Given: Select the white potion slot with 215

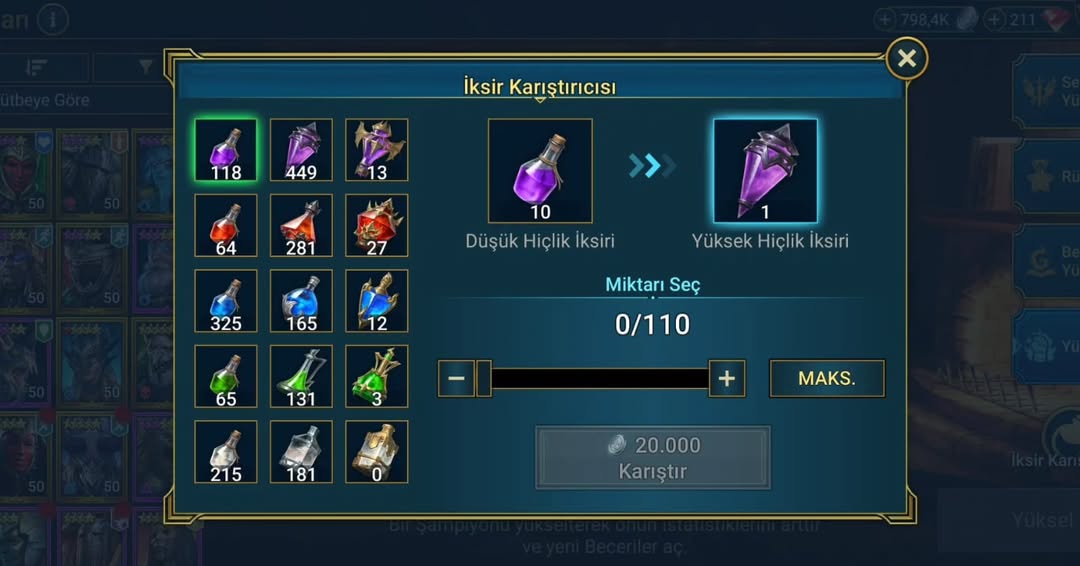Looking at the screenshot, I should pos(226,452).
